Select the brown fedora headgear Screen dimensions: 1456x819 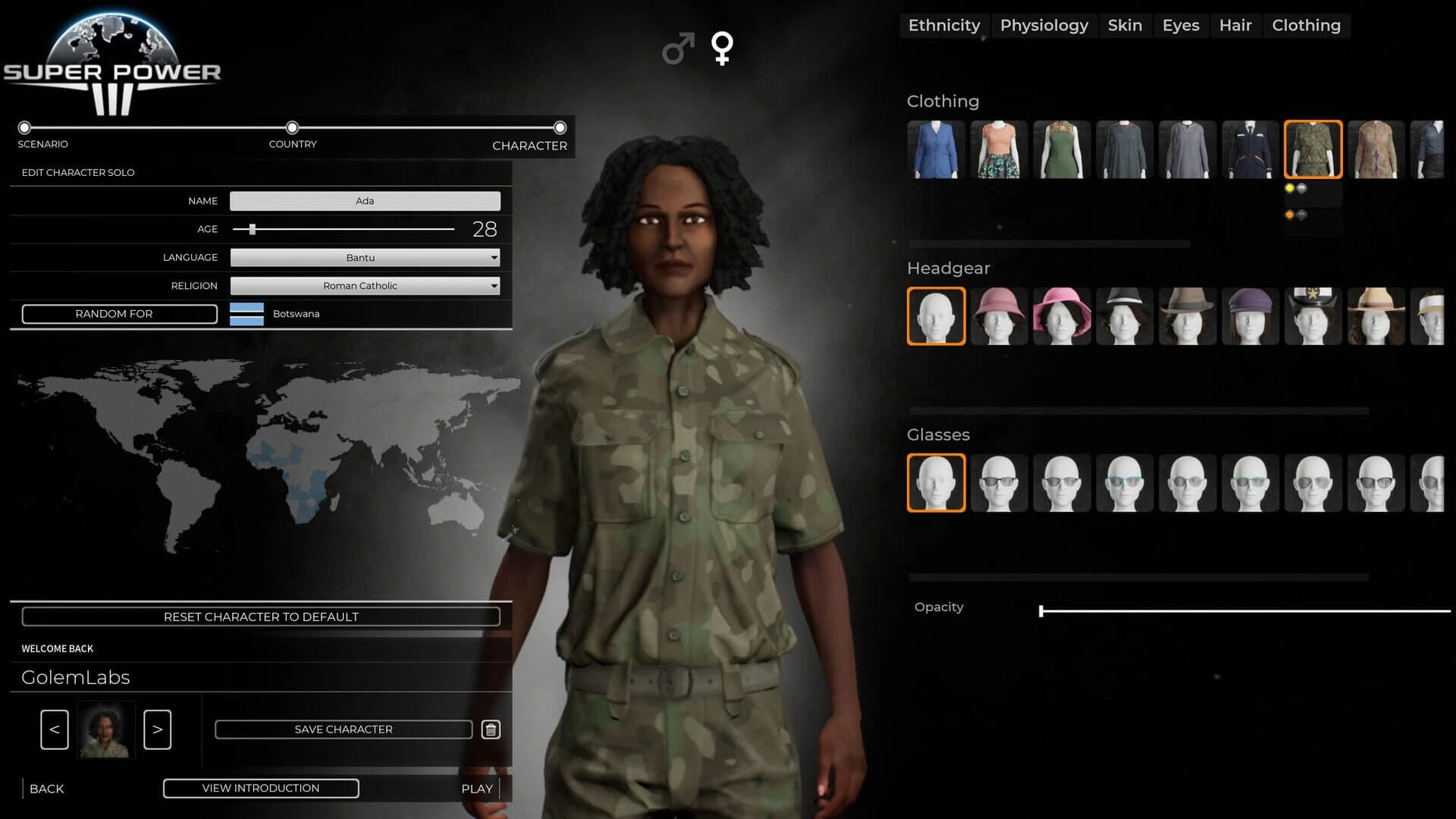[x=1188, y=316]
